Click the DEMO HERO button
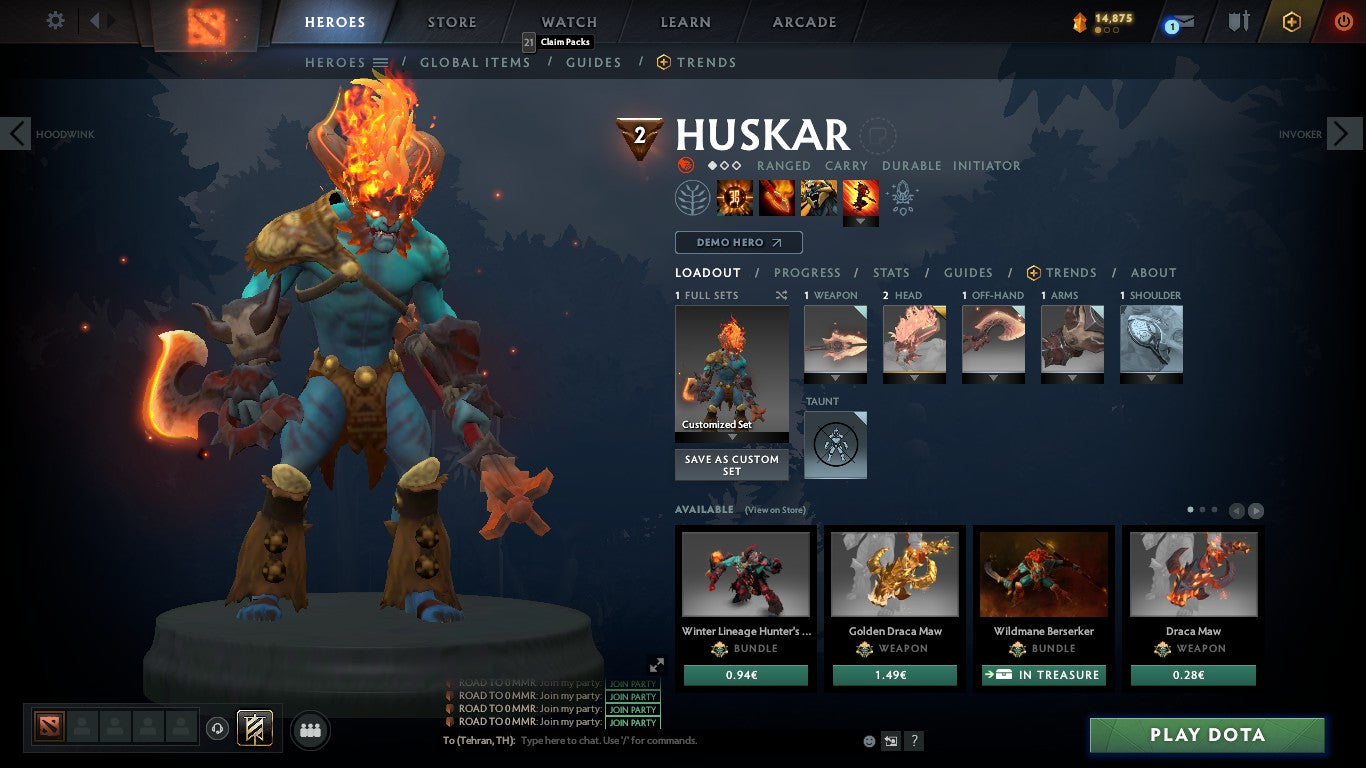Screen dimensions: 1366x768 tap(738, 242)
